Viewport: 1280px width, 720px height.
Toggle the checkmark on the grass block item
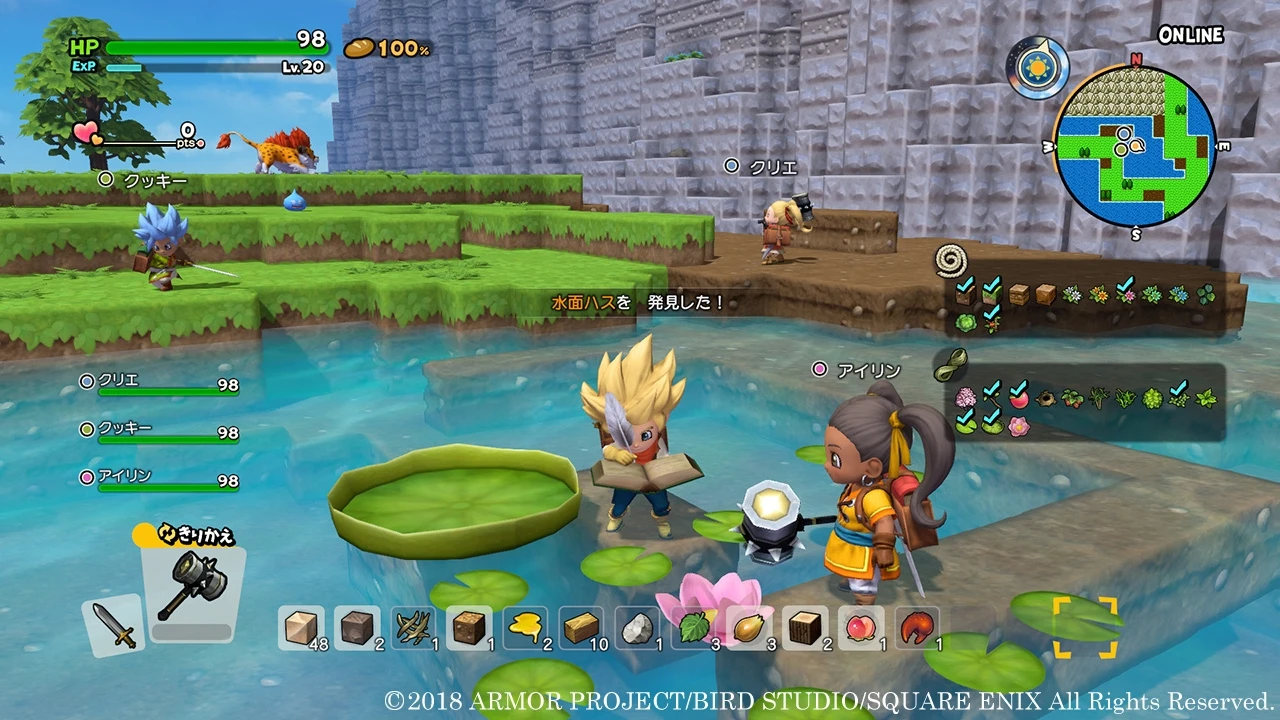click(x=991, y=294)
